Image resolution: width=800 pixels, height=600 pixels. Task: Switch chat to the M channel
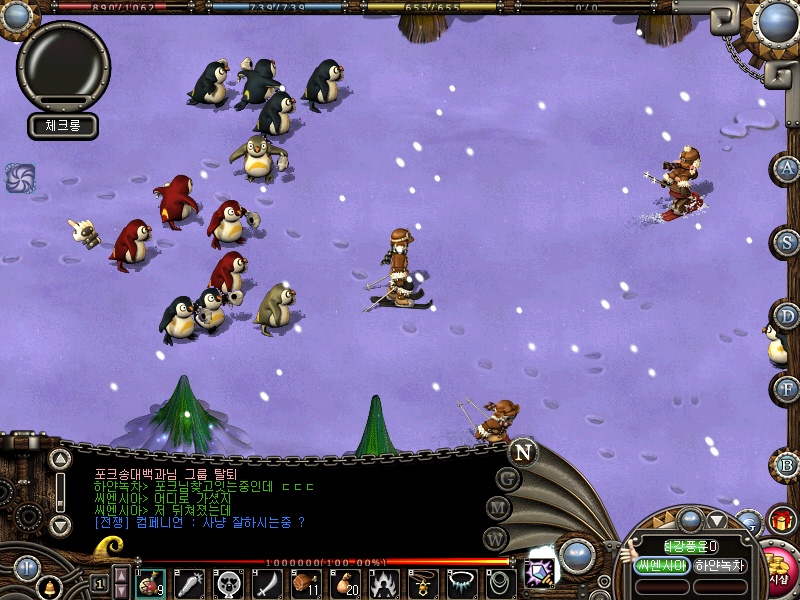[499, 508]
